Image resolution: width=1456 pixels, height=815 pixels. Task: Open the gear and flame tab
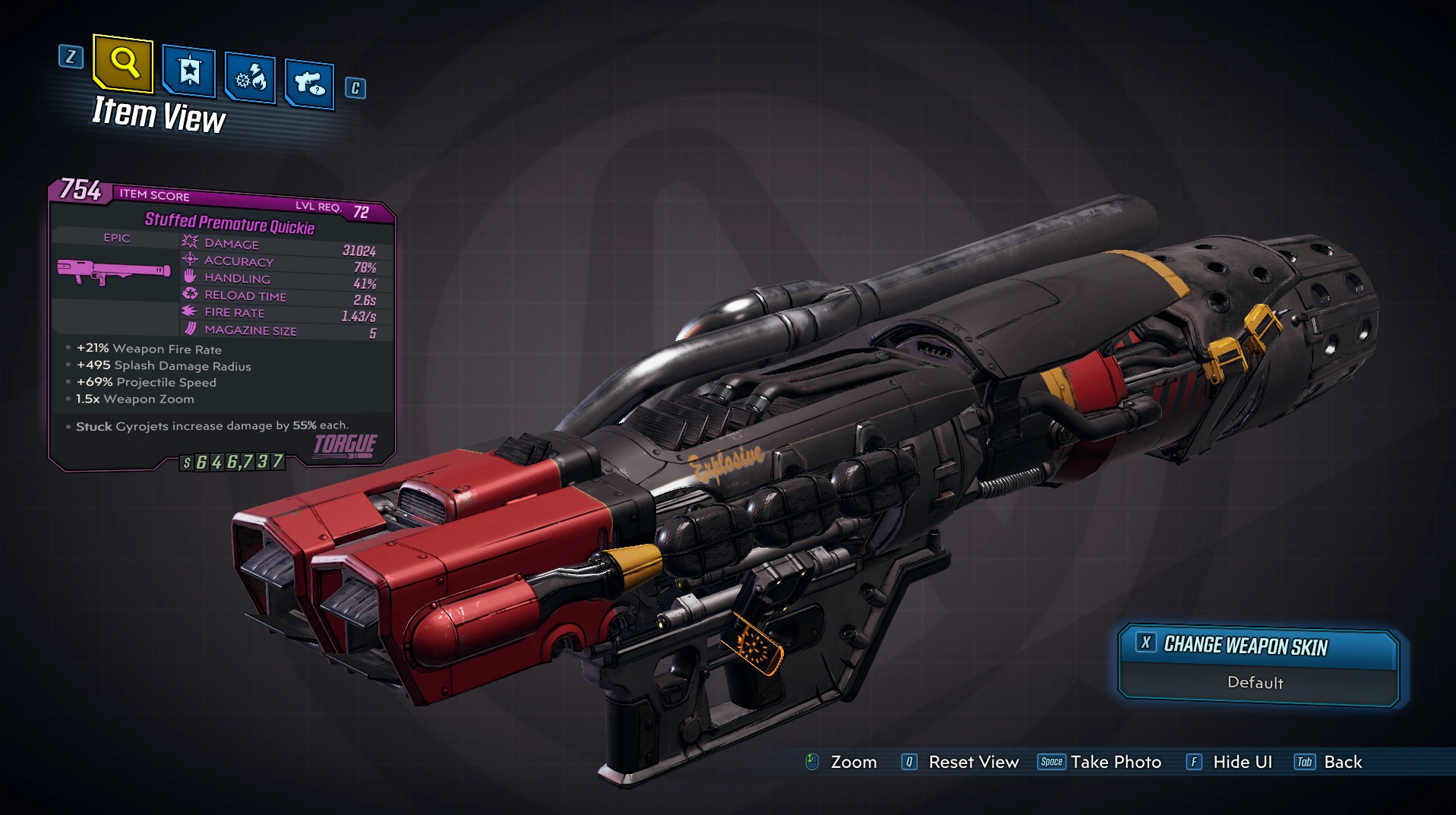(251, 77)
